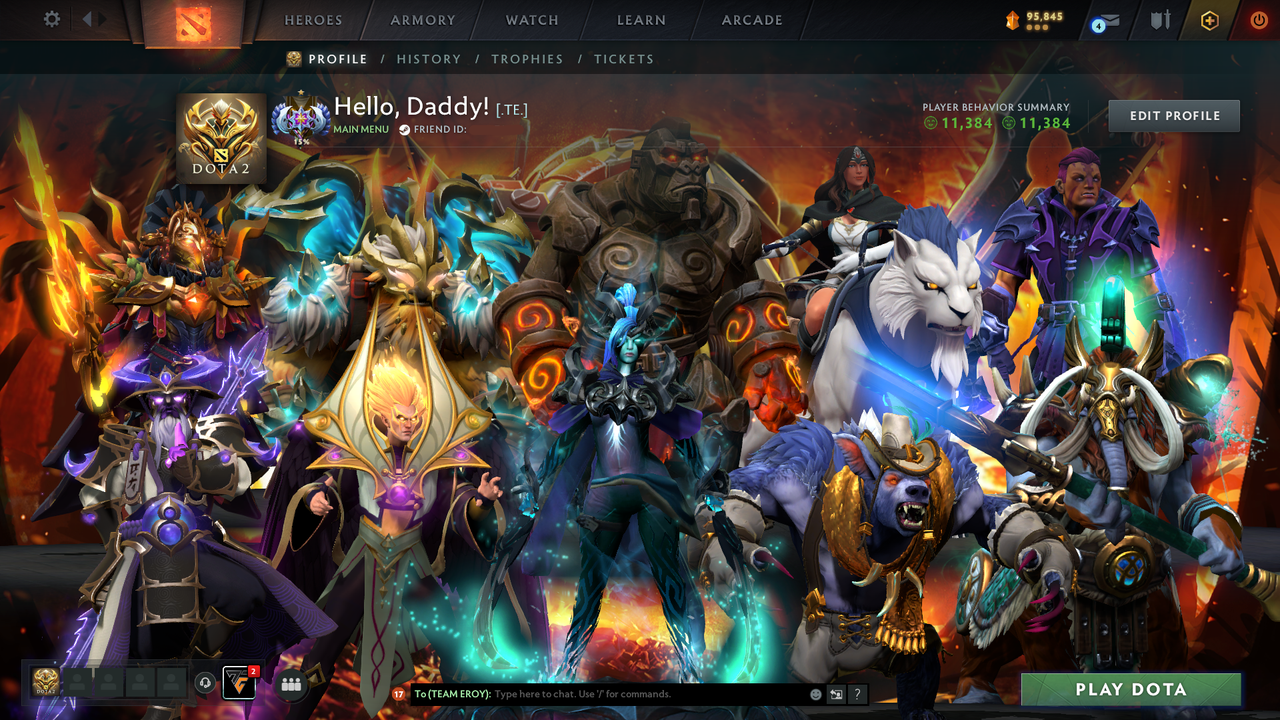The width and height of the screenshot is (1280, 720).
Task: Switch to the HISTORY tab
Action: coord(429,59)
